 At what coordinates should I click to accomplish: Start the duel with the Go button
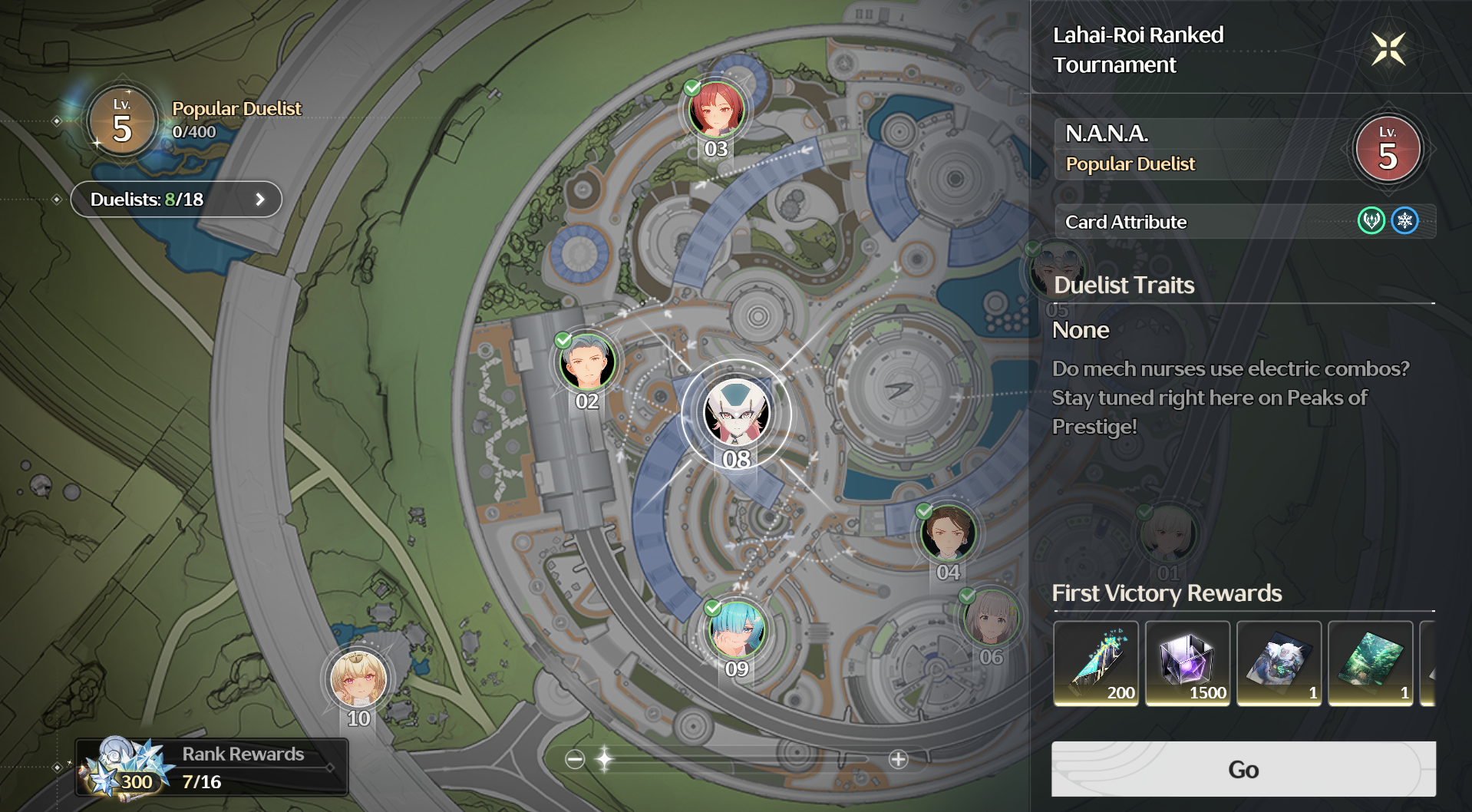(1243, 769)
